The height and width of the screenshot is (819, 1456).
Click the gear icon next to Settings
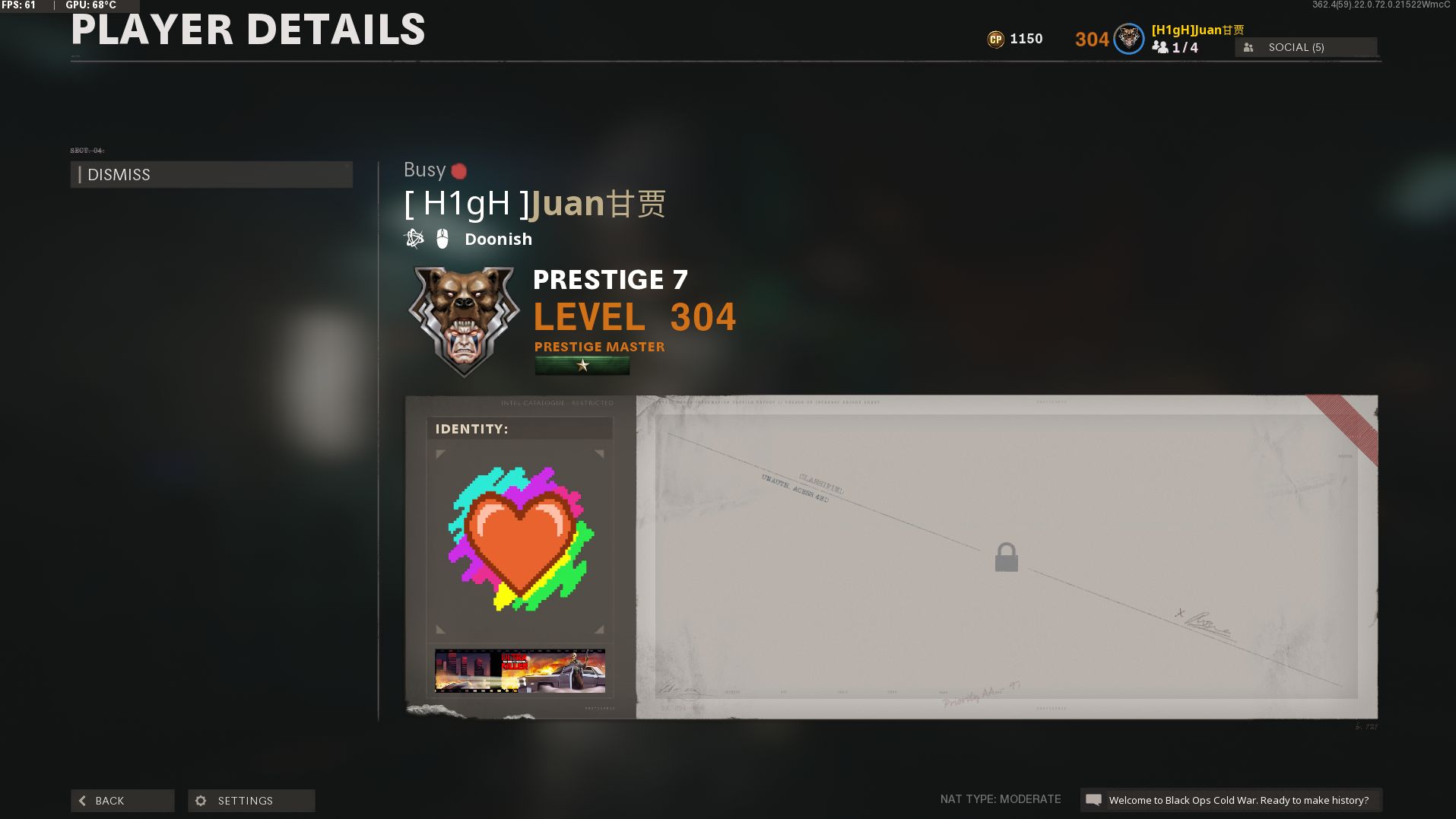click(x=201, y=800)
